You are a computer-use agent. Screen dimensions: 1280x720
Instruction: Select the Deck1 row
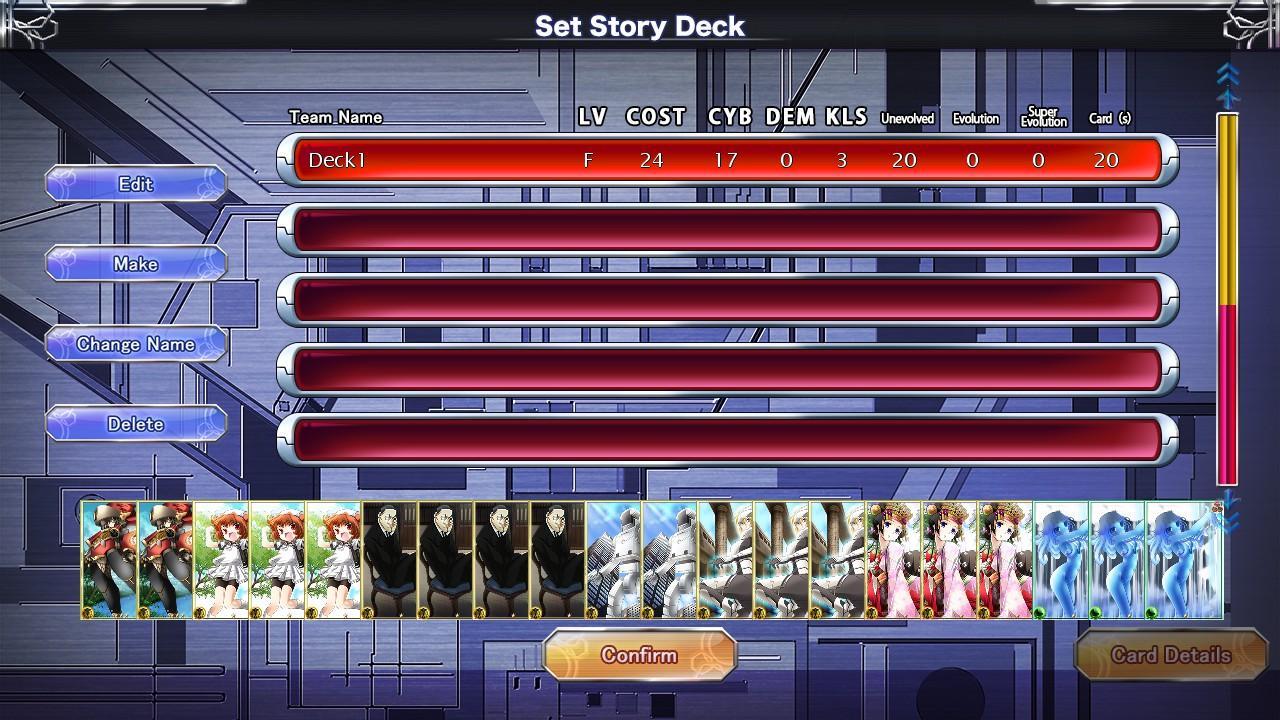(x=727, y=160)
